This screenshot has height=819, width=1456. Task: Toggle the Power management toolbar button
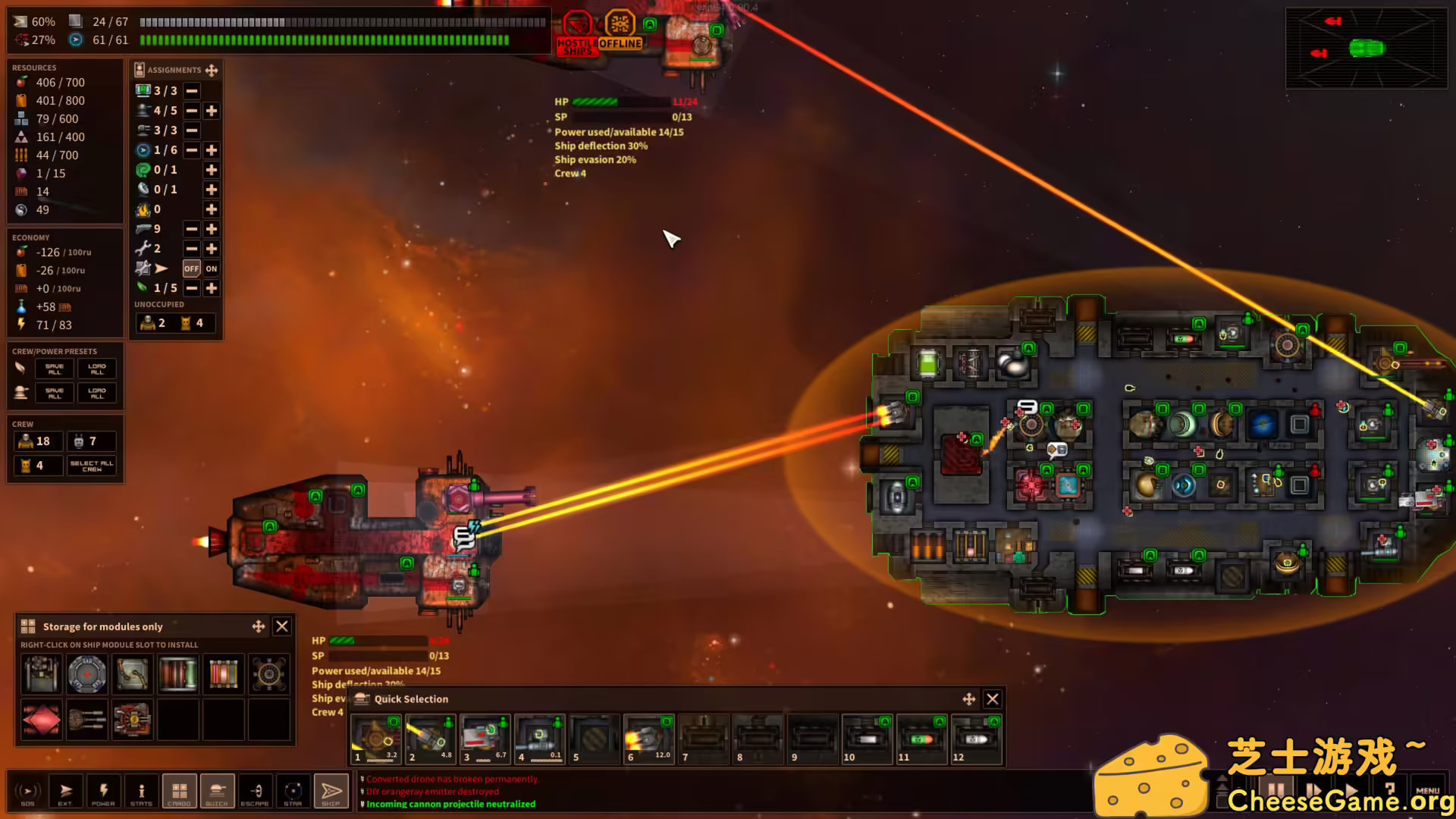coord(103,792)
